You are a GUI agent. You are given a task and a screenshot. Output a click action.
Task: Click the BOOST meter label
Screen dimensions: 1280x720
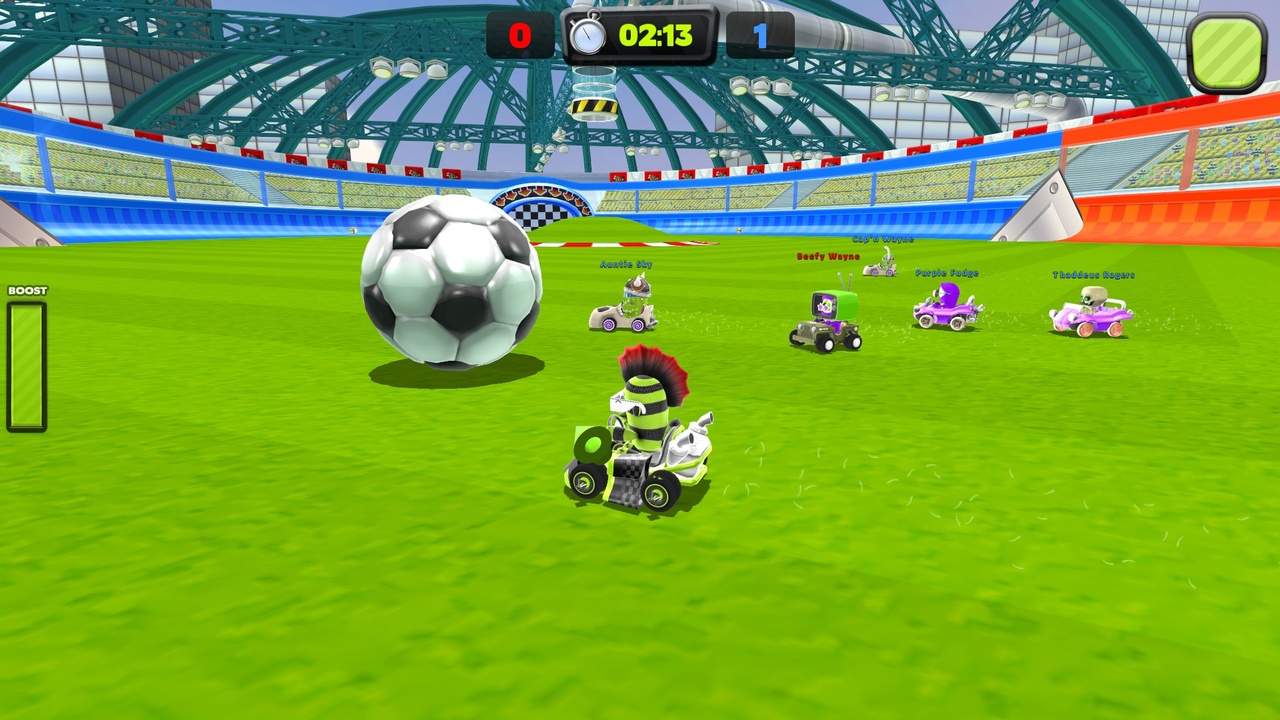pyautogui.click(x=27, y=290)
